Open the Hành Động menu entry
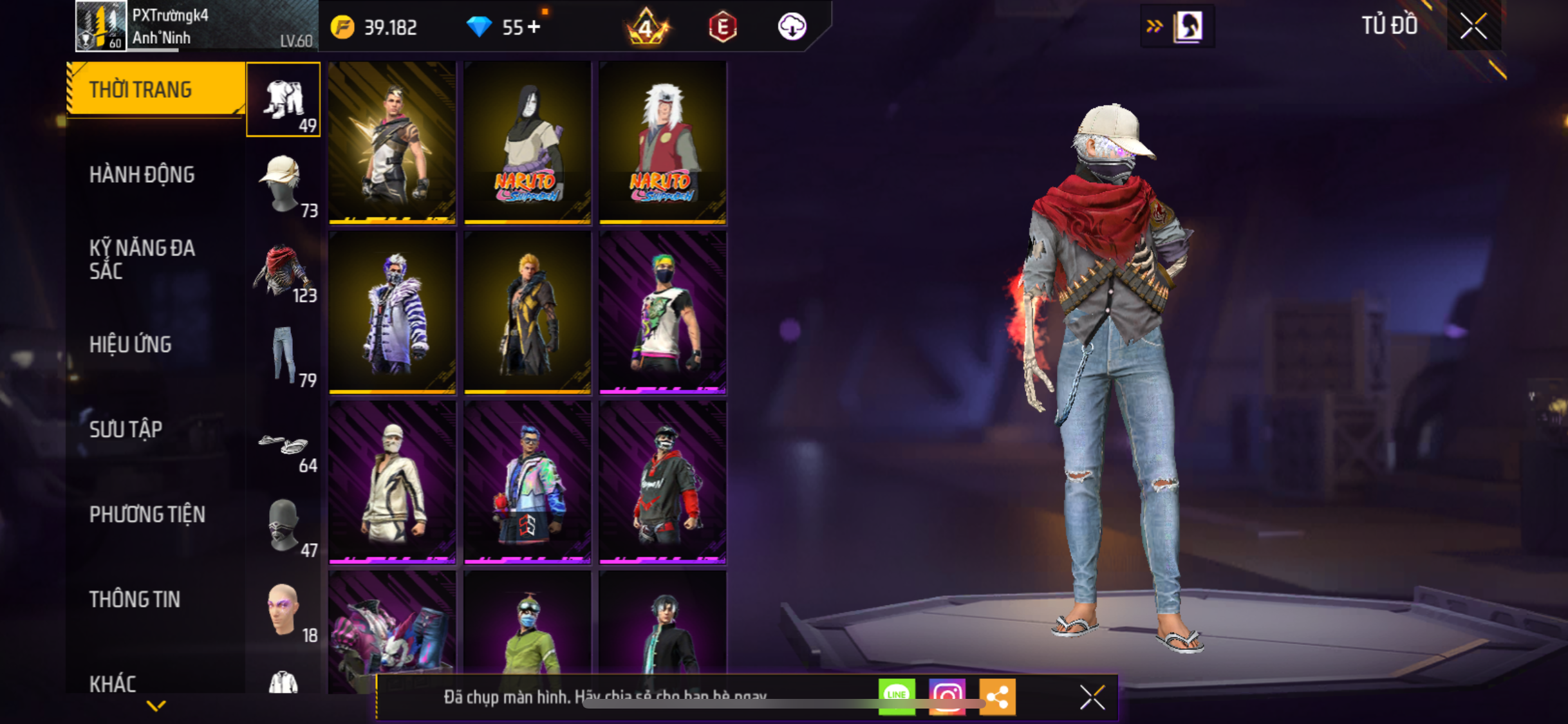 (x=142, y=174)
